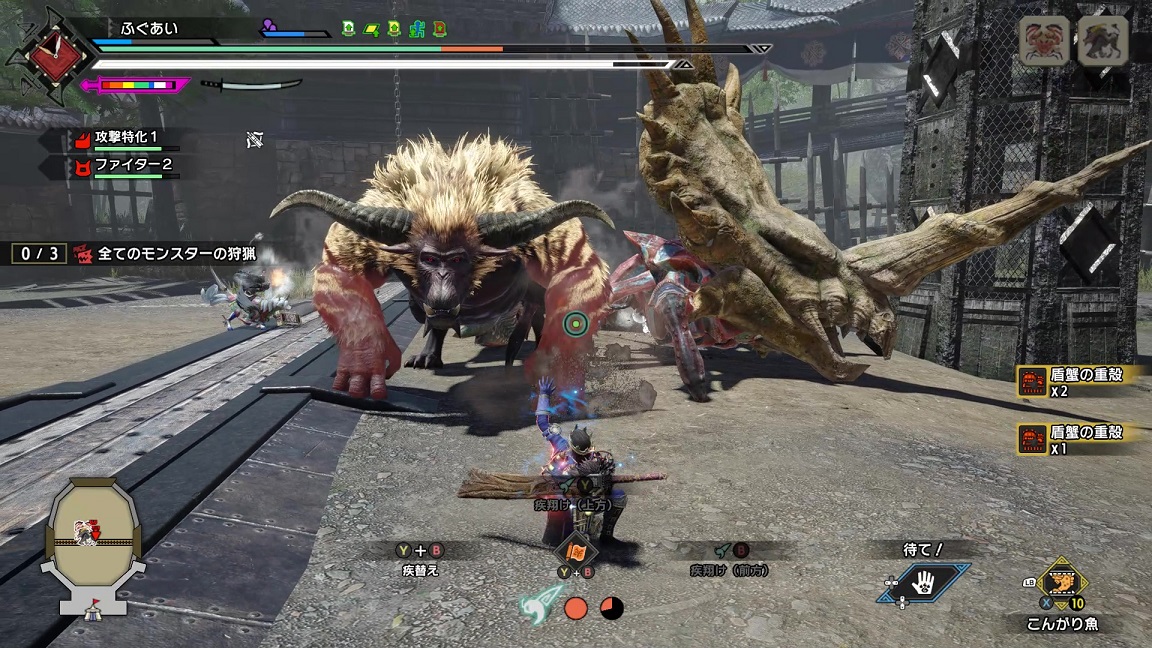This screenshot has width=1152, height=648.
Task: Click the long sword spirit gauge icon
Action: (x=250, y=85)
